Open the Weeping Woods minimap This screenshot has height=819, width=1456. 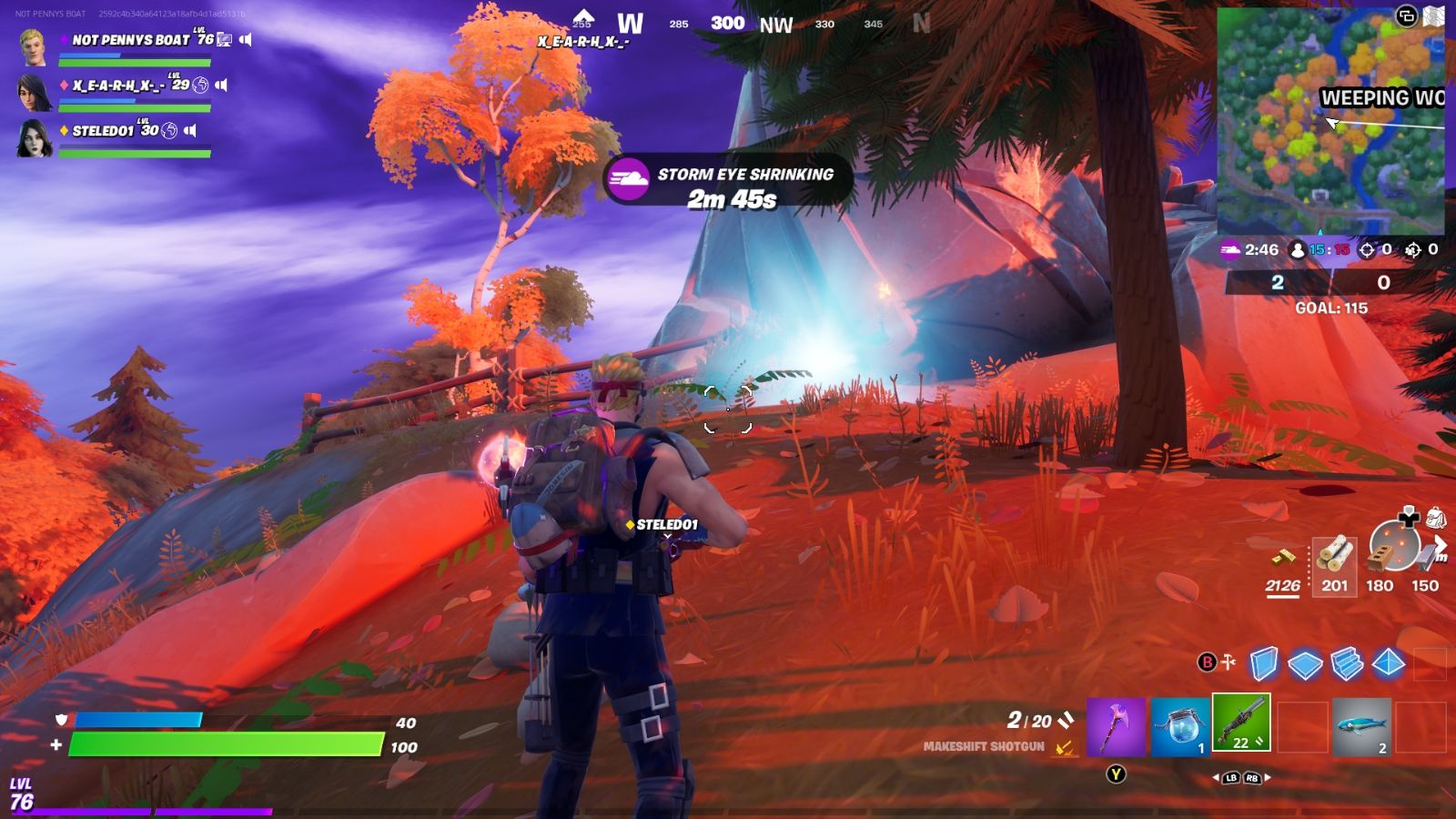[1330, 121]
